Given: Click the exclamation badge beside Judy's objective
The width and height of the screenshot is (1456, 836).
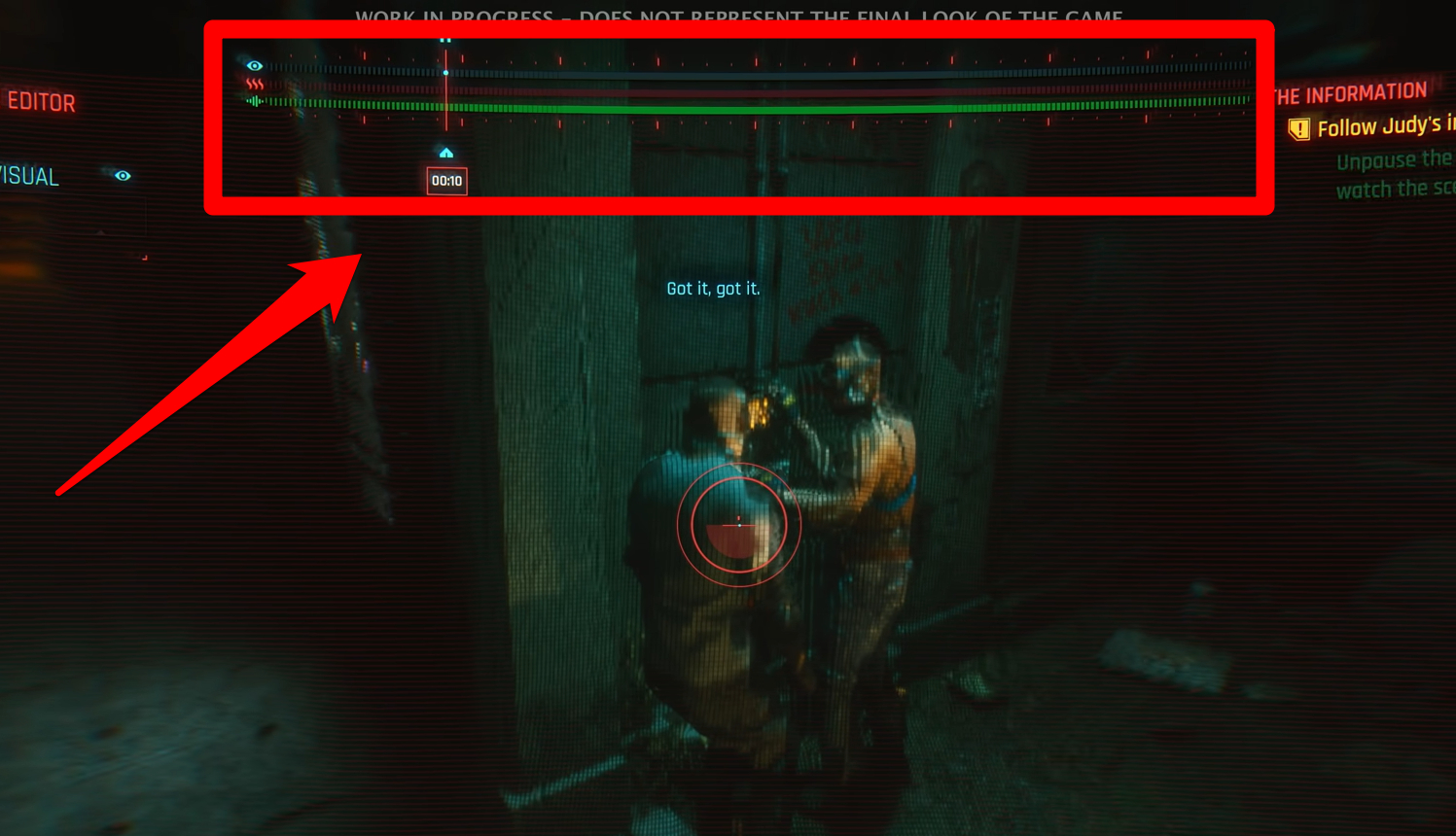Looking at the screenshot, I should [1301, 127].
